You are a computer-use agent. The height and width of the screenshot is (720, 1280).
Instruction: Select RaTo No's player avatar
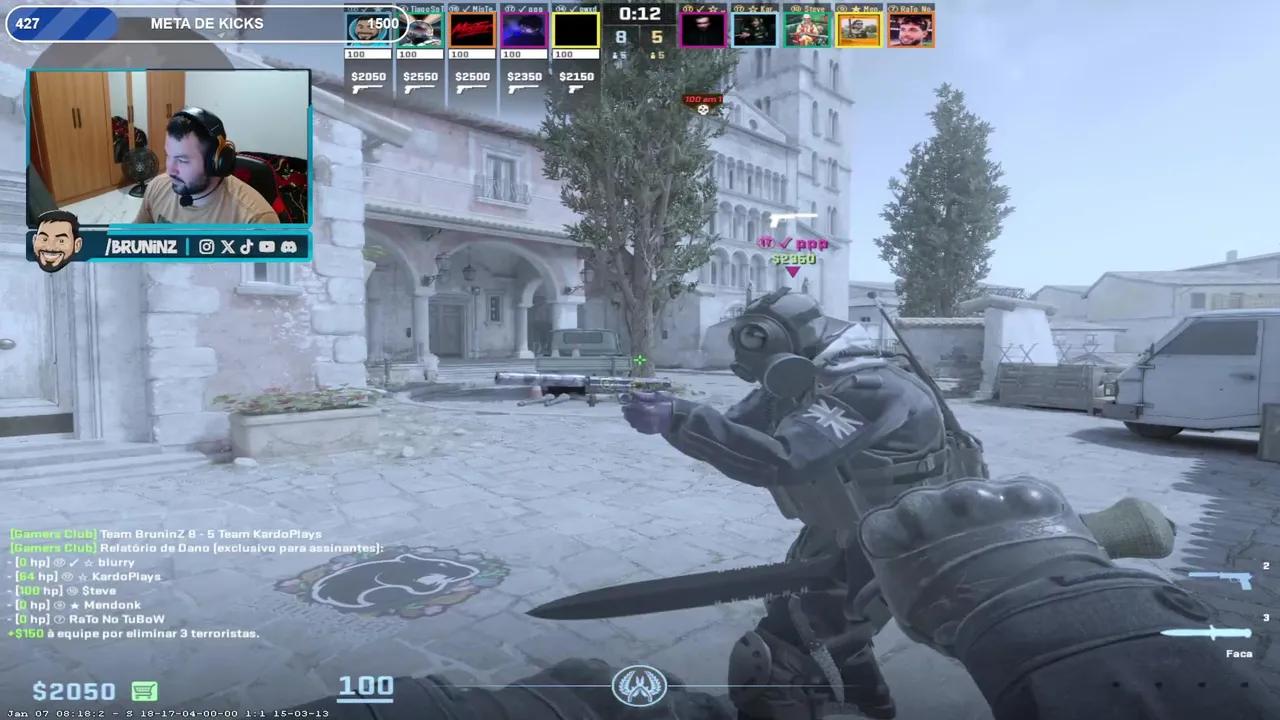910,30
